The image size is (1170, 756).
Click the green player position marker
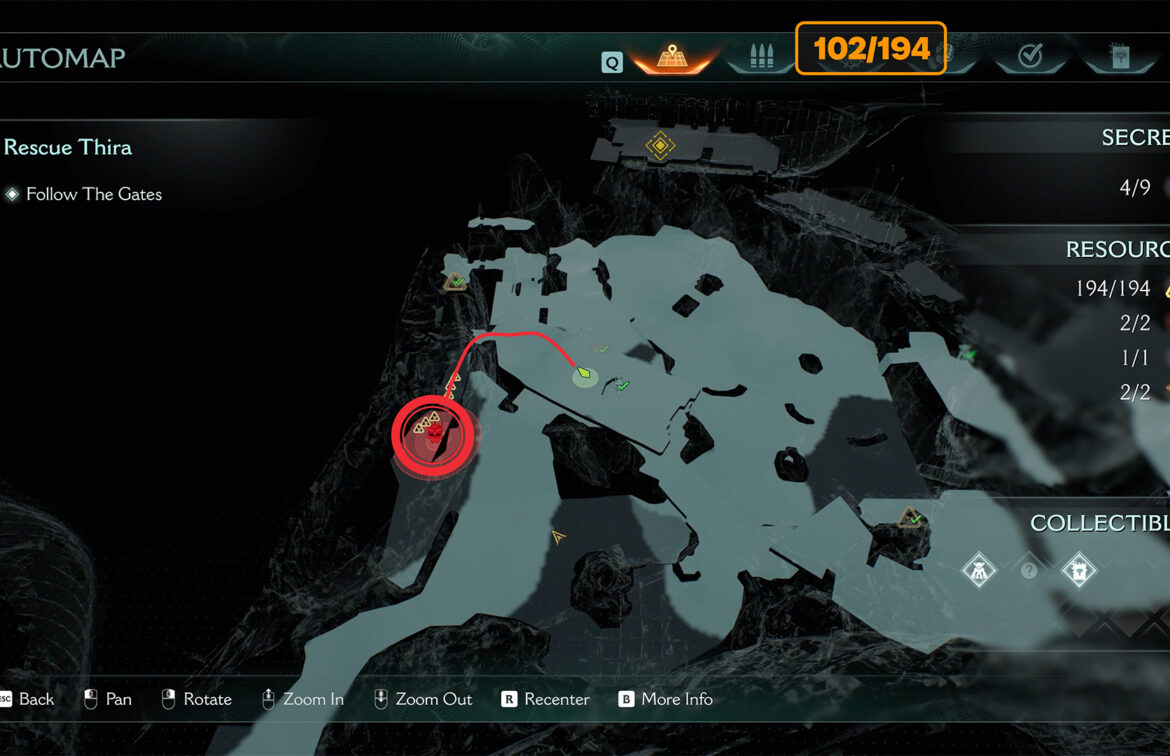click(583, 374)
